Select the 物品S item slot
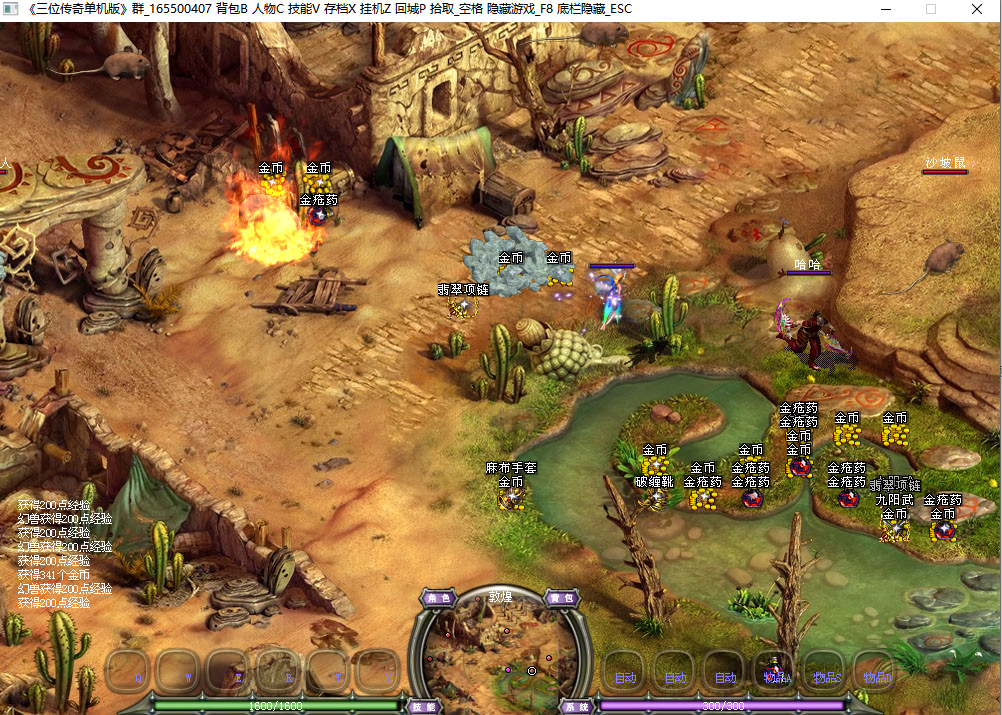This screenshot has width=1002, height=715. [x=827, y=672]
